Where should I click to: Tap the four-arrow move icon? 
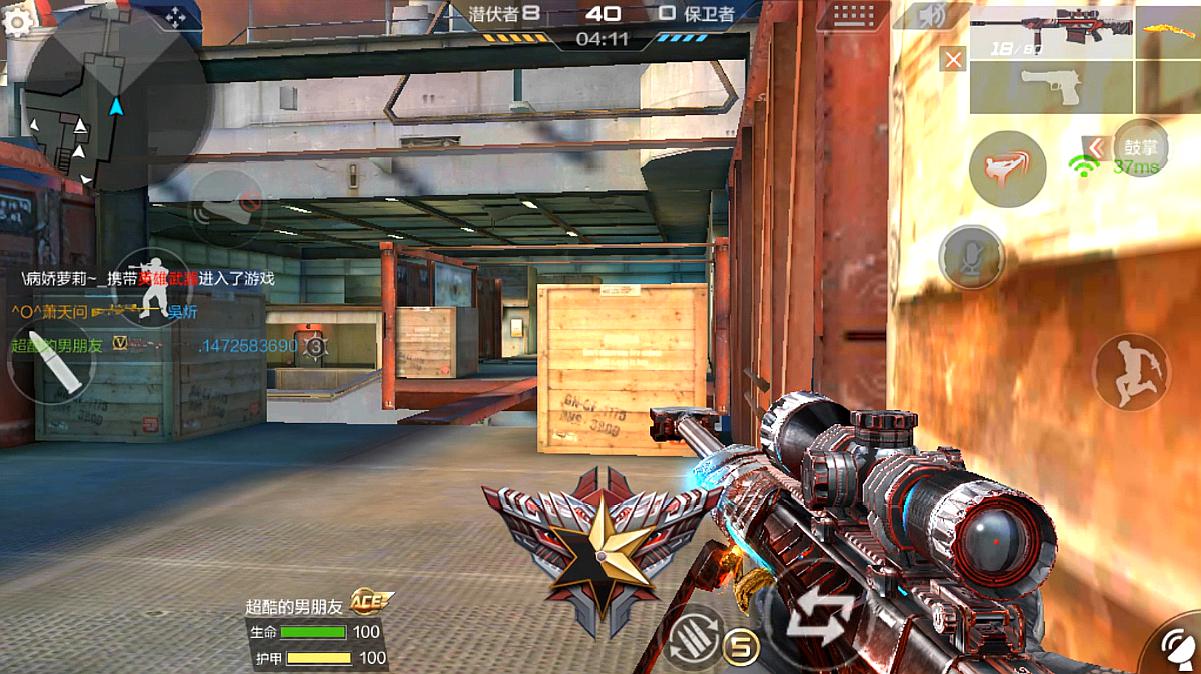176,18
